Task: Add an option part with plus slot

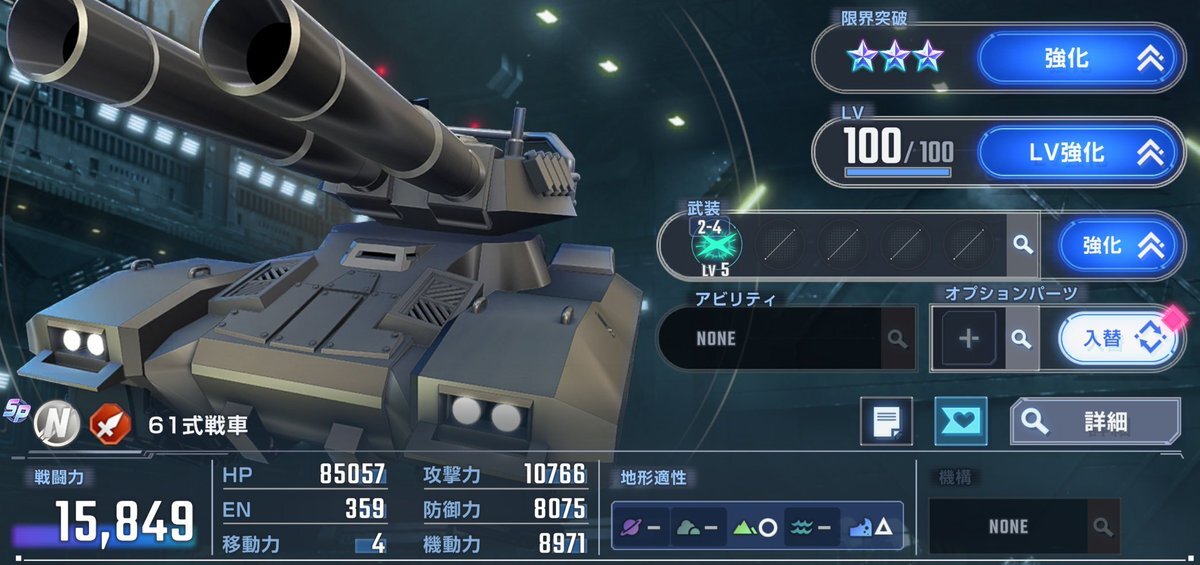Action: click(x=968, y=339)
